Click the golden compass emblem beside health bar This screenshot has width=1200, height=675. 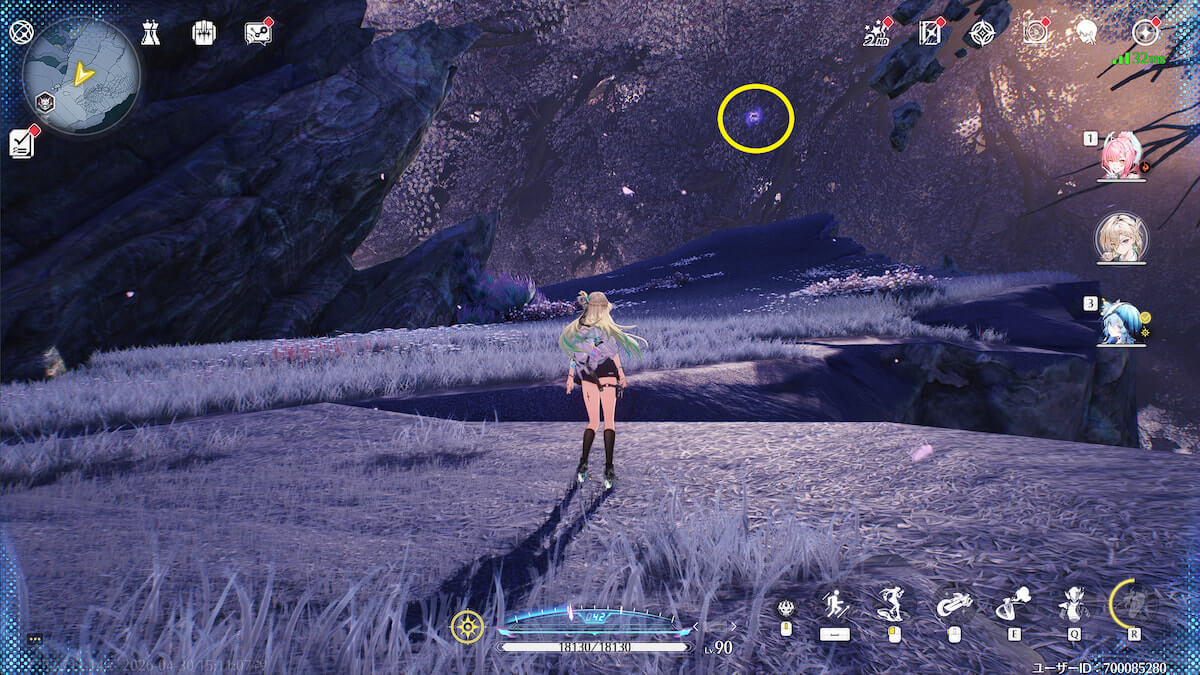click(x=467, y=626)
